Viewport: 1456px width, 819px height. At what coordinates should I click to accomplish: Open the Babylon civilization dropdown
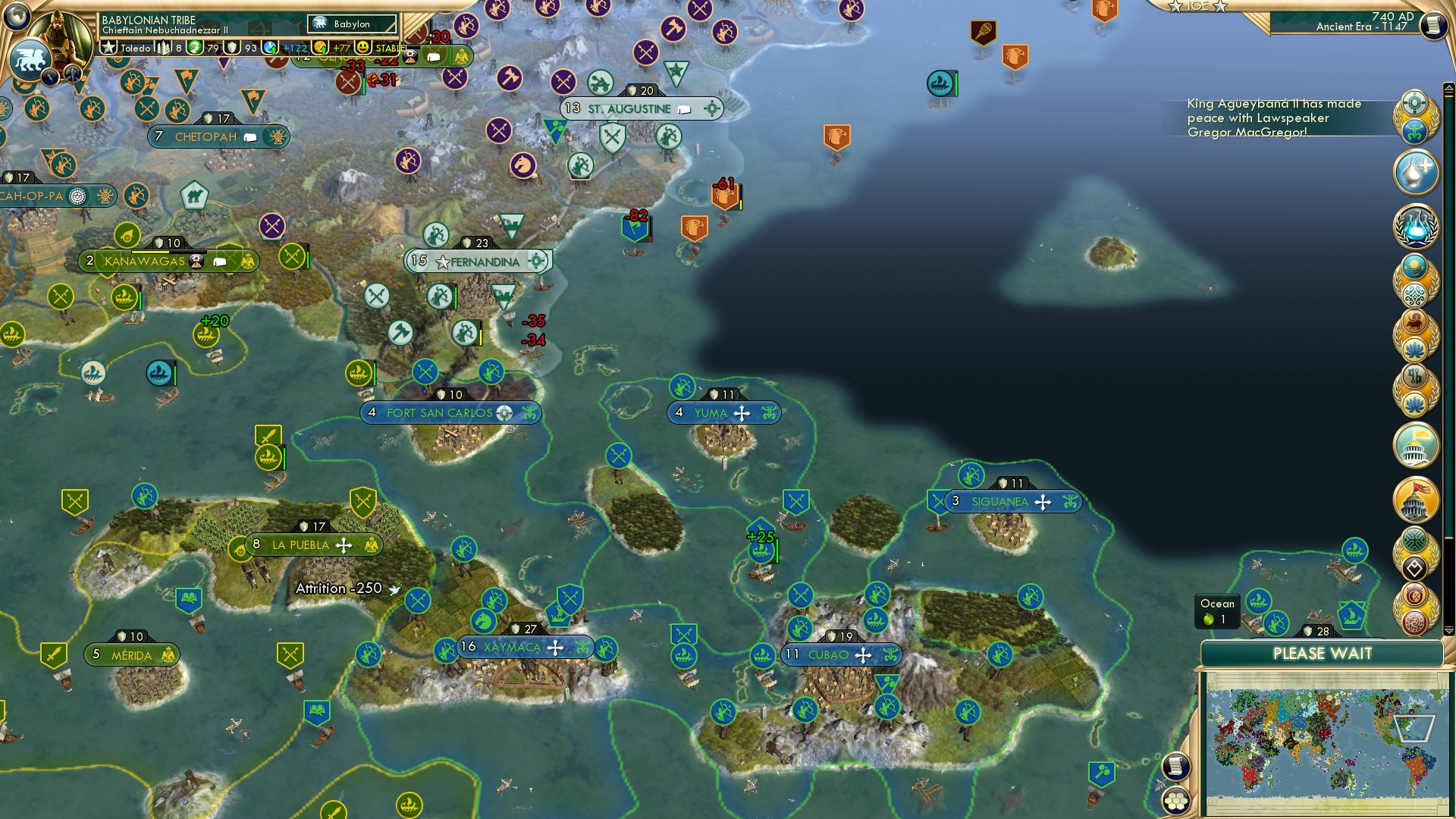(351, 24)
